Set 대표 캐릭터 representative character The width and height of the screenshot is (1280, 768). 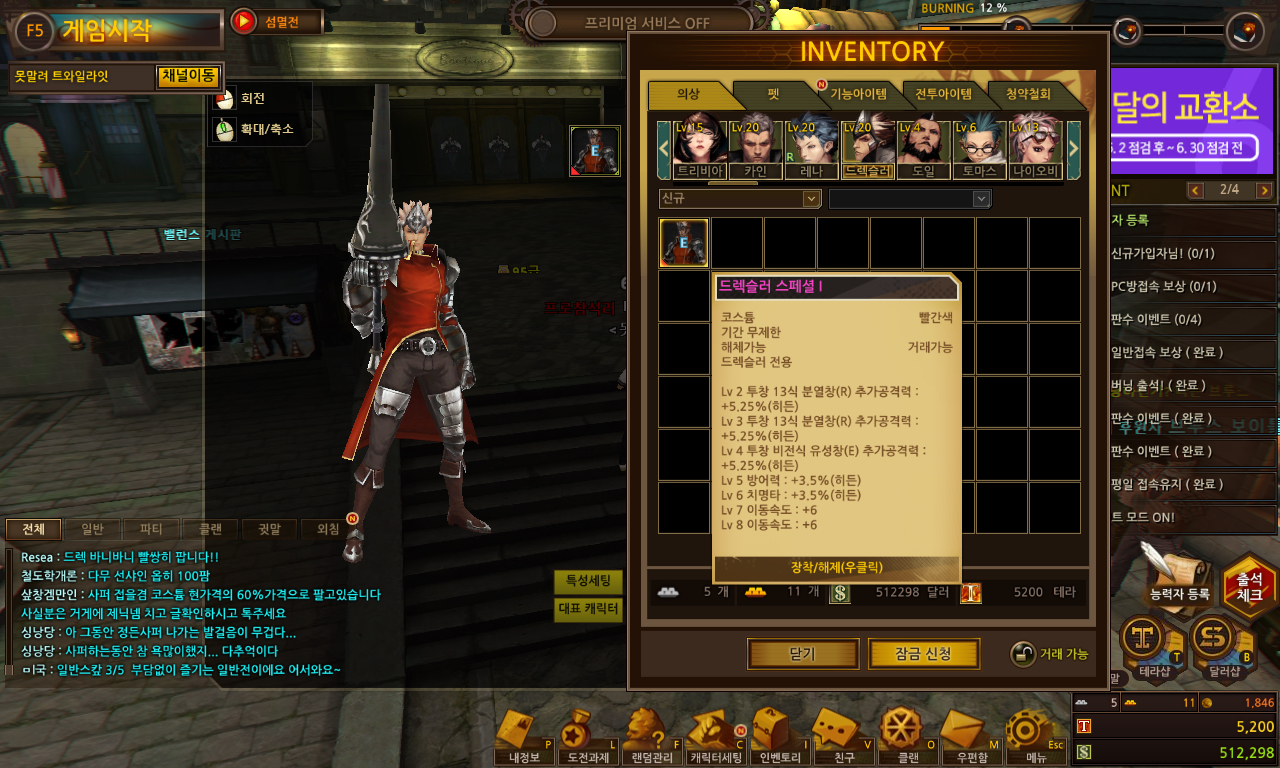(588, 609)
